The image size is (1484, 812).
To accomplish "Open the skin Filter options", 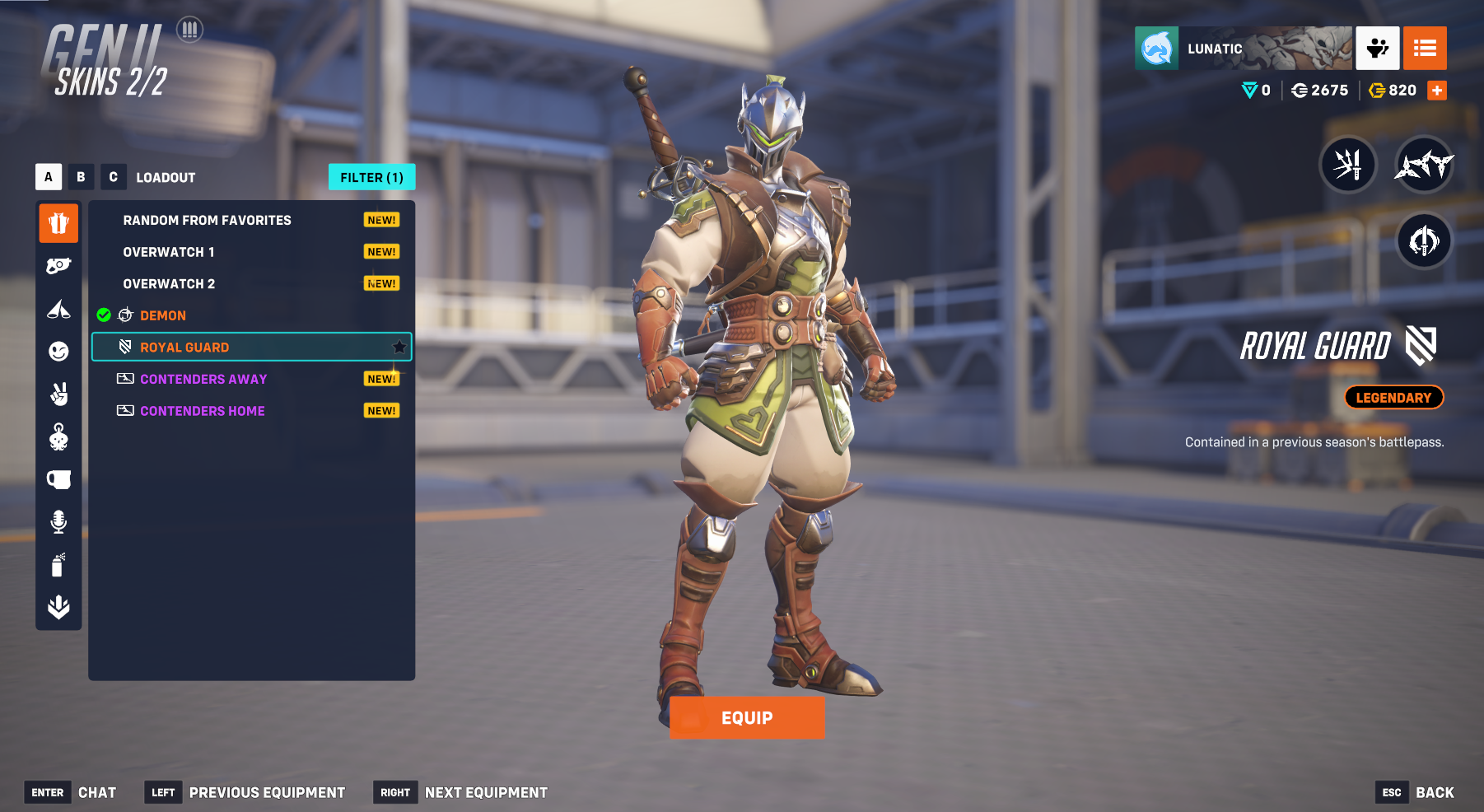I will (x=371, y=177).
